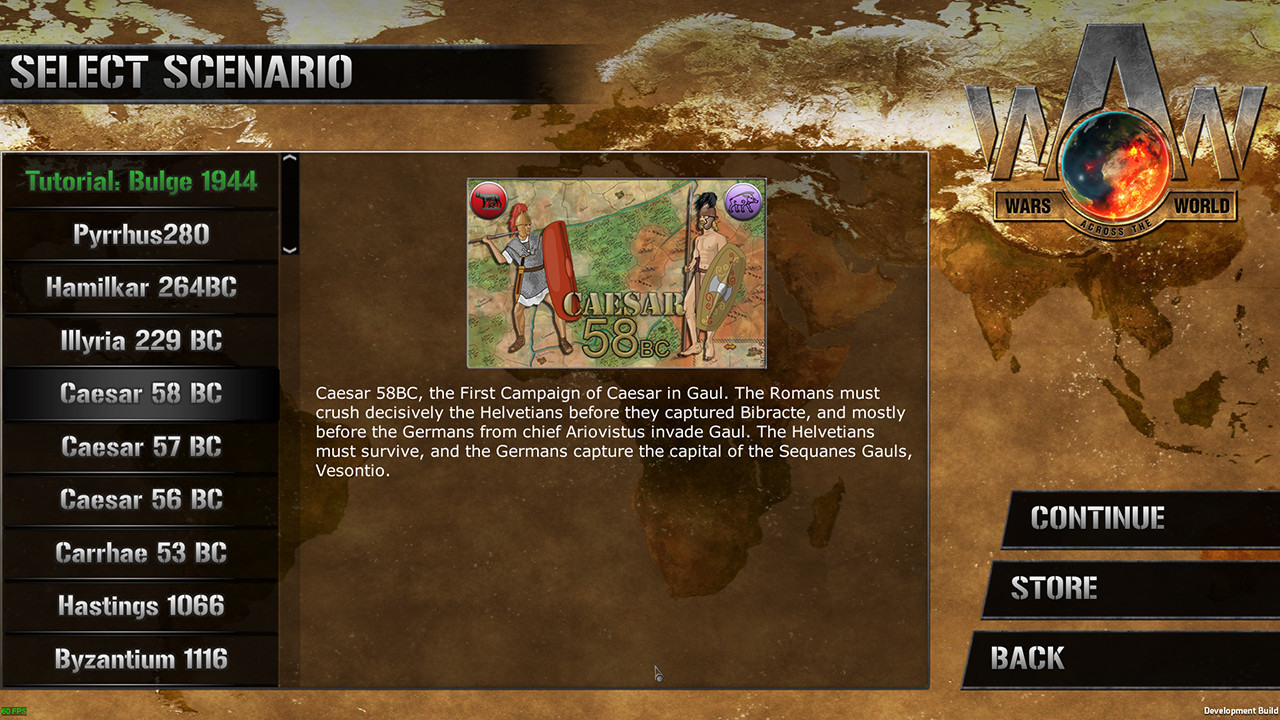Click the scroll-up arrow above the scenario list
This screenshot has height=720, width=1280.
289,159
